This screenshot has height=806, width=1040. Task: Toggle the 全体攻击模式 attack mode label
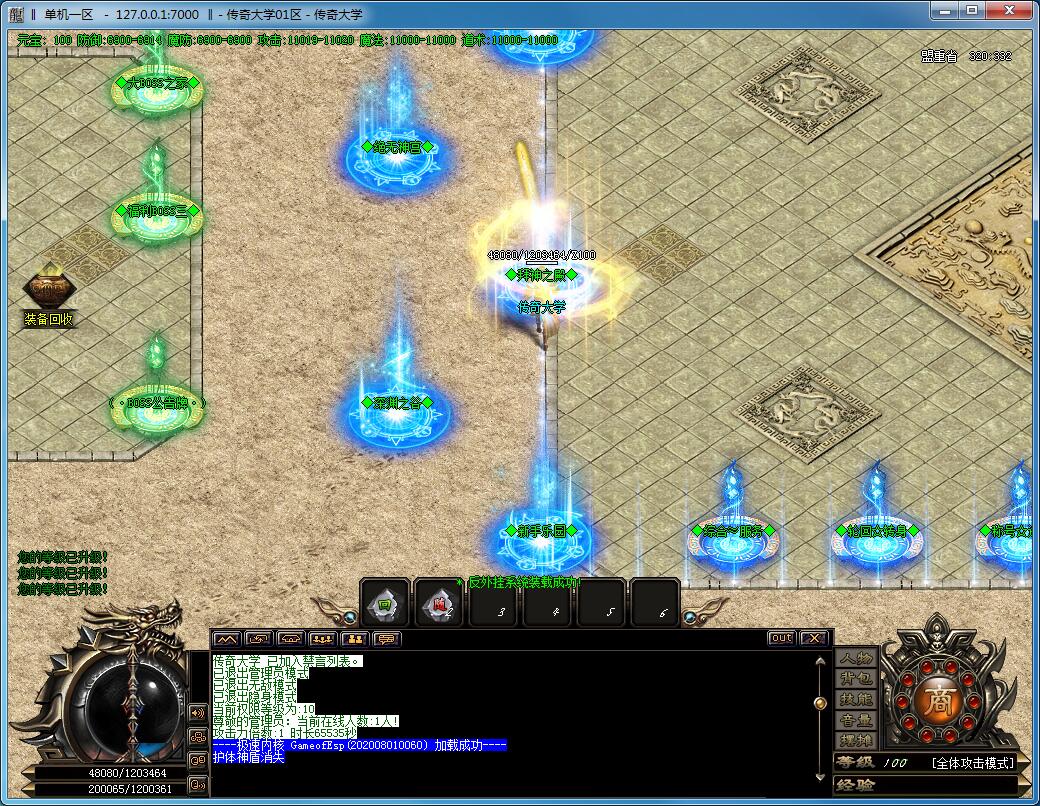pyautogui.click(x=972, y=763)
